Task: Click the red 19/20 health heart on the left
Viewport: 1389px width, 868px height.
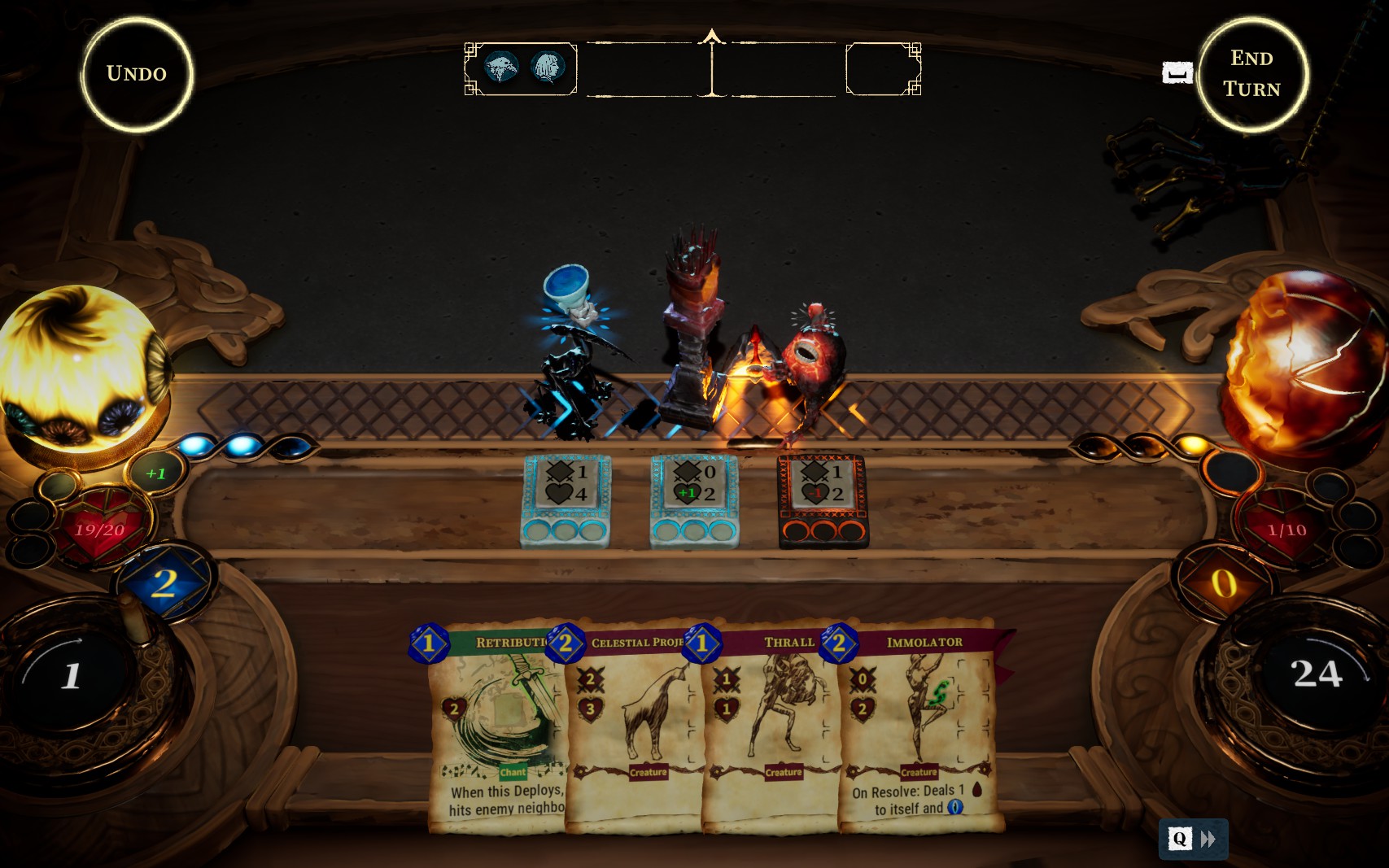Action: pyautogui.click(x=99, y=530)
